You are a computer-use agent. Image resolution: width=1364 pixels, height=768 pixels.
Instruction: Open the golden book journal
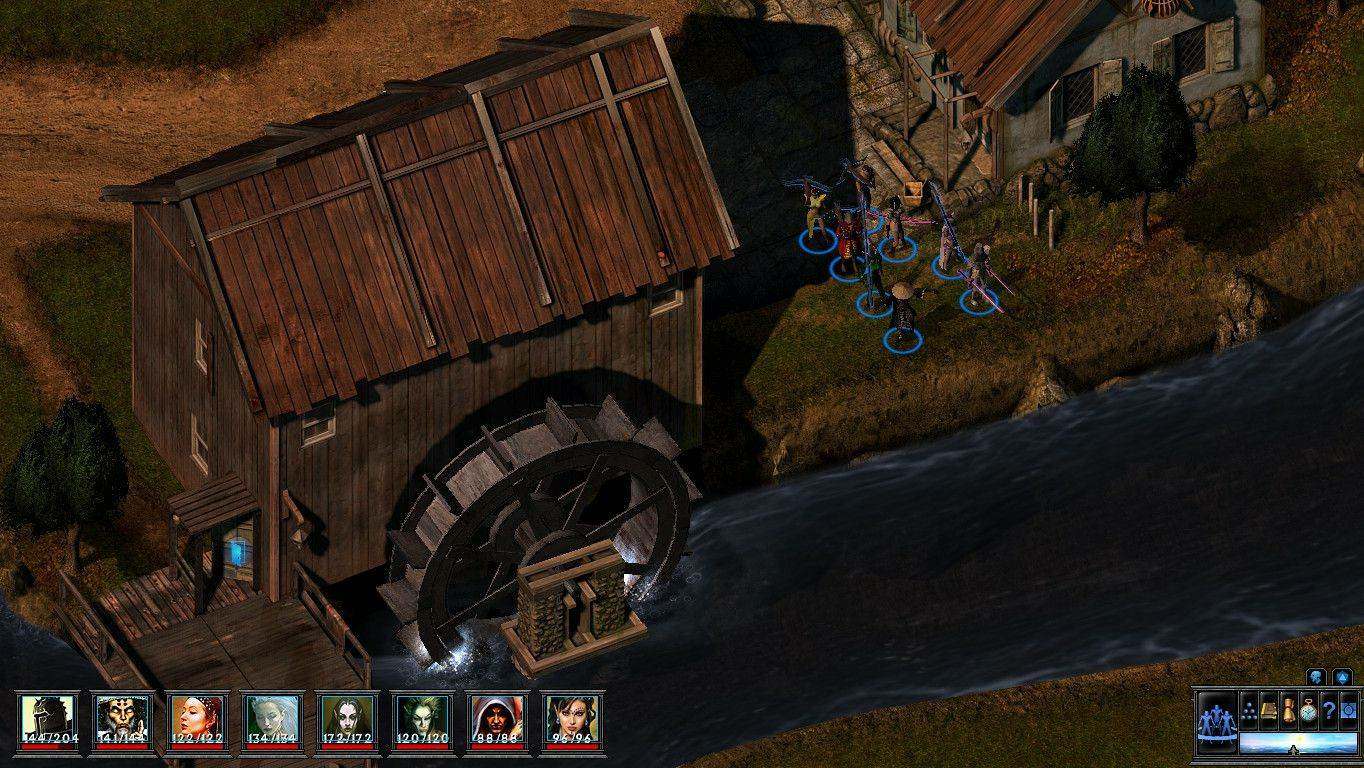(1270, 709)
